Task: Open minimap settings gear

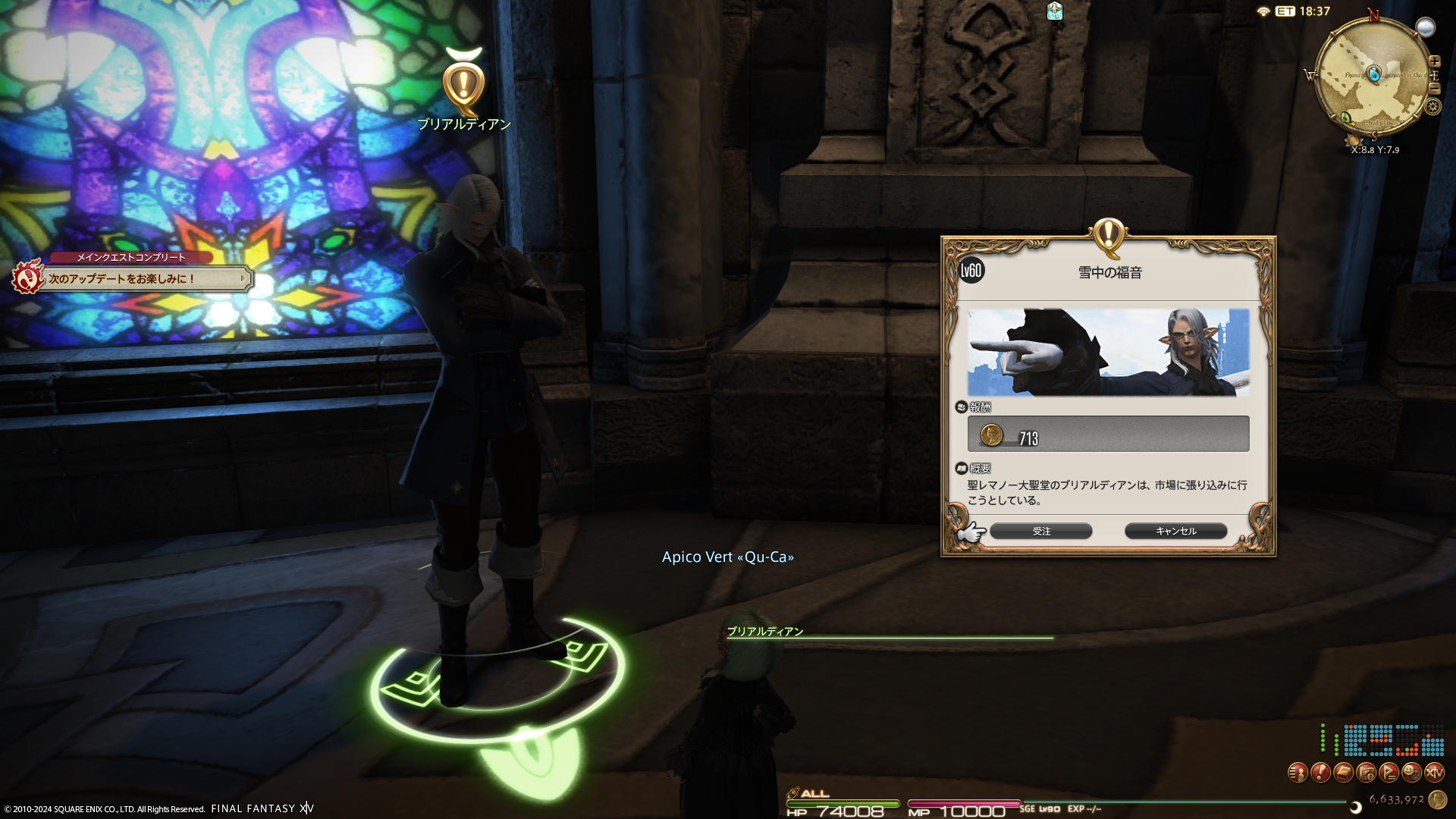Action: click(x=1432, y=106)
